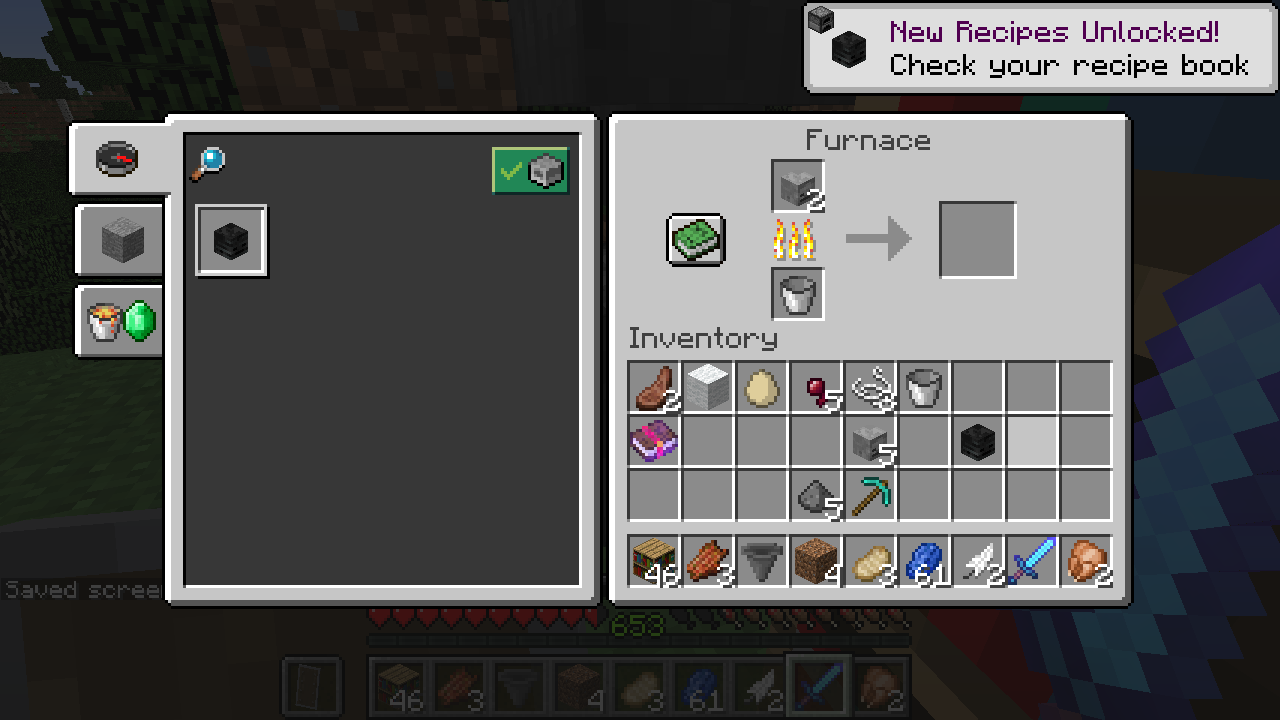1280x720 pixels.
Task: Select the bookshelf stack in the hotbar row
Action: pyautogui.click(x=654, y=562)
